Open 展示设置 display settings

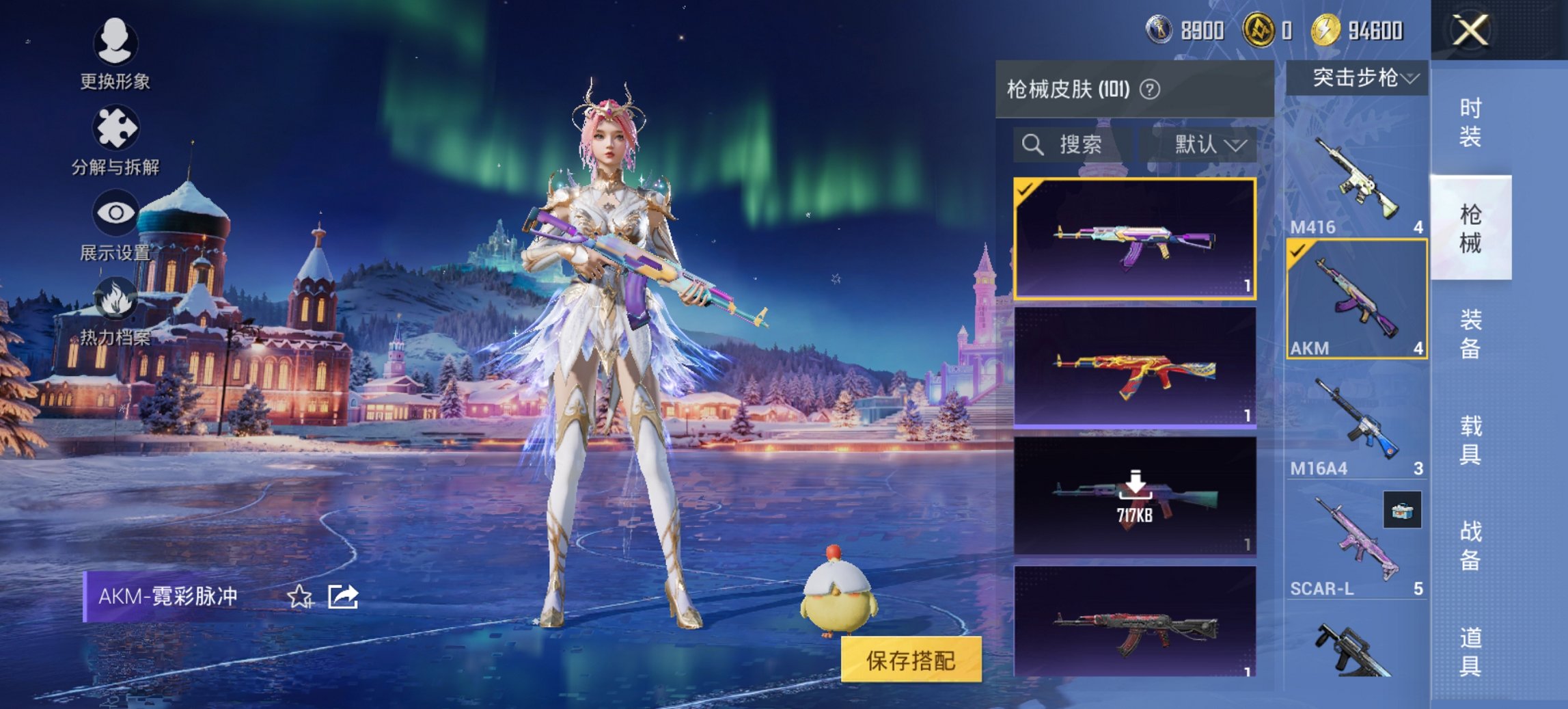click(115, 226)
